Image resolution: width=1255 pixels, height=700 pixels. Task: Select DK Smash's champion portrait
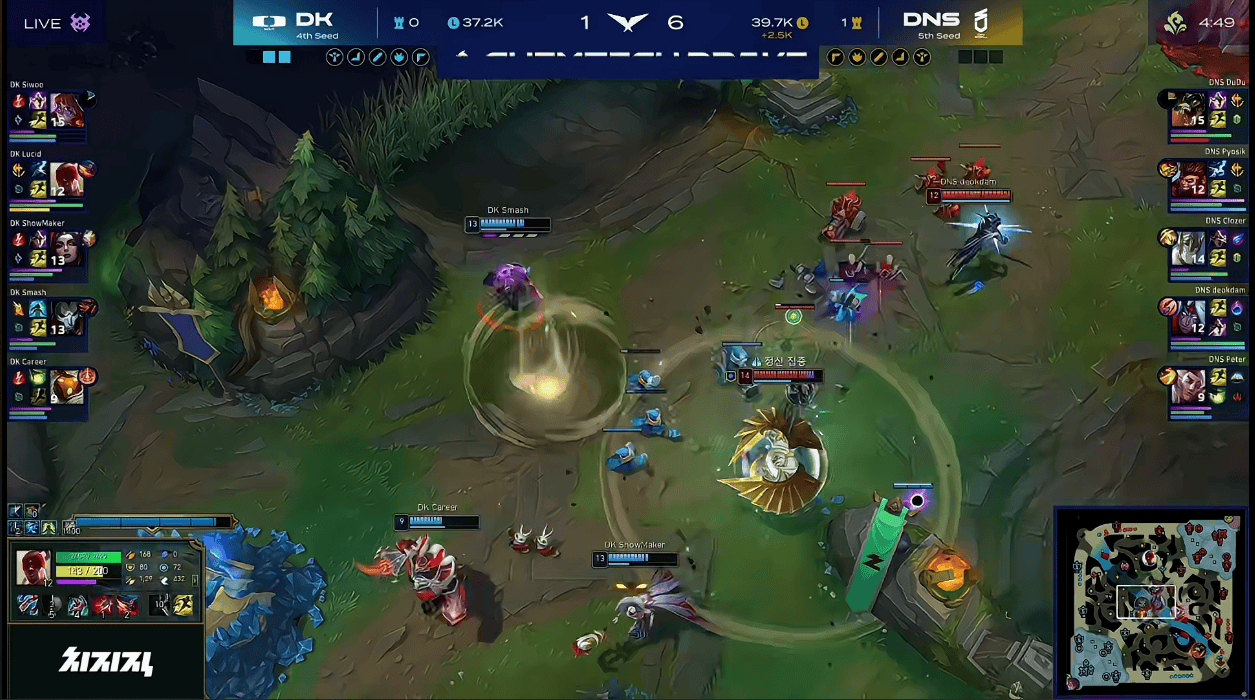66,318
